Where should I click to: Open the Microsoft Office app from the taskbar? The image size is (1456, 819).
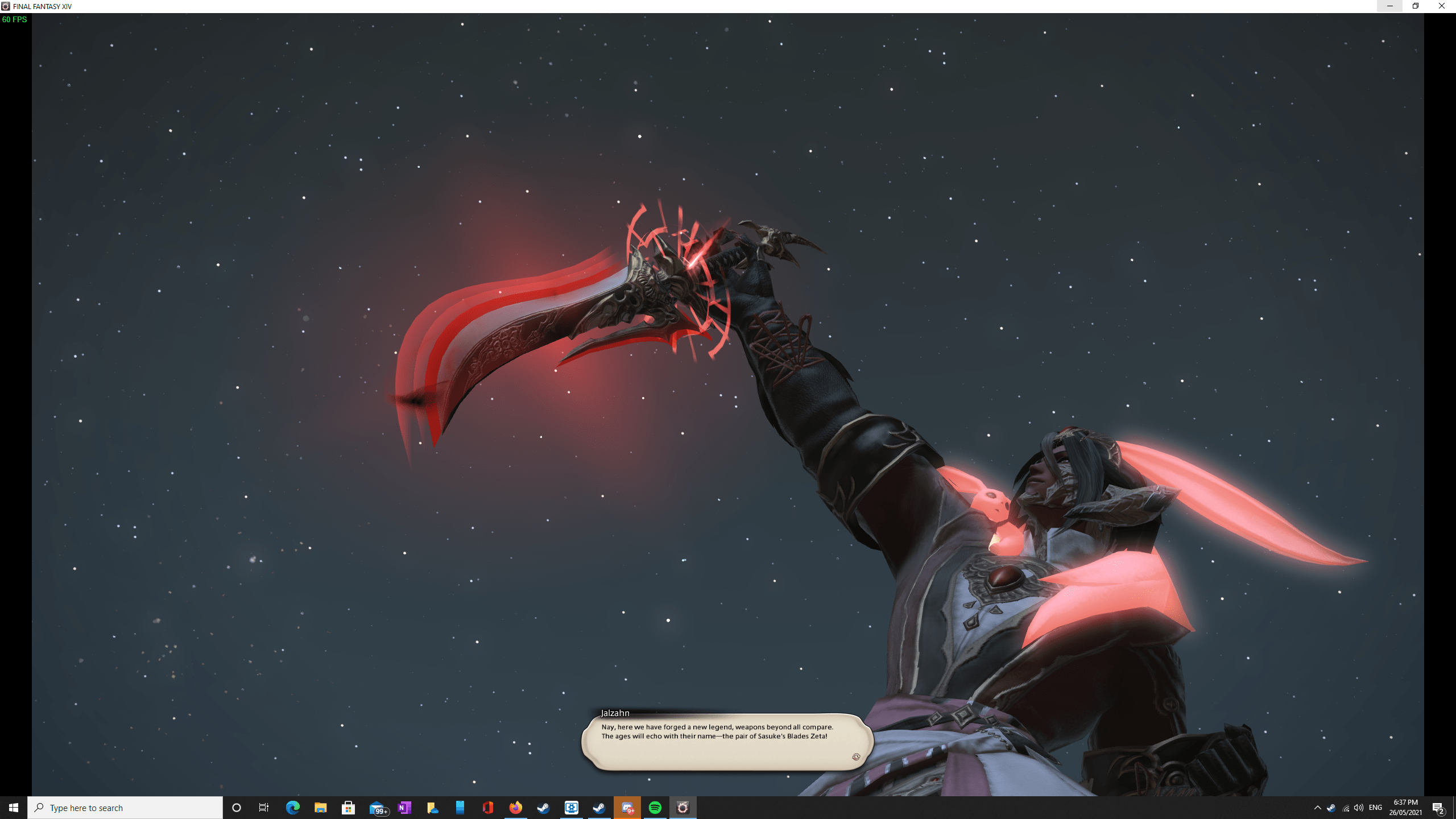point(487,807)
